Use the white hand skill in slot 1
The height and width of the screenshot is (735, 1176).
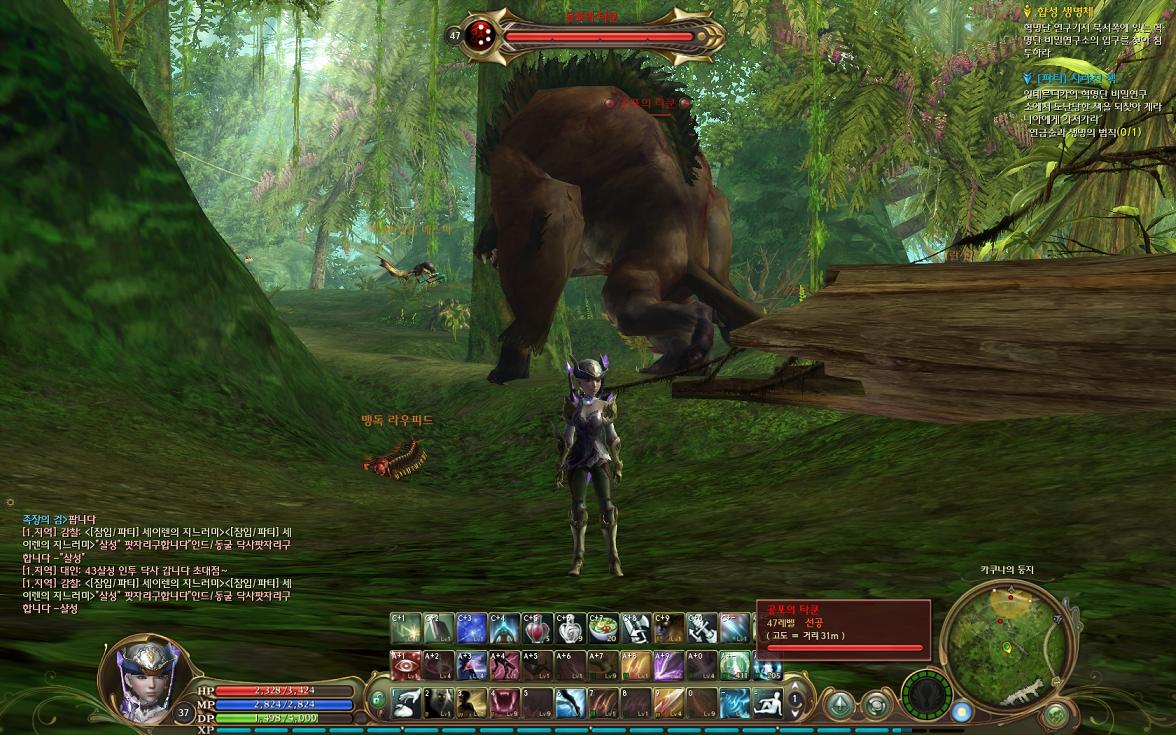(x=406, y=702)
